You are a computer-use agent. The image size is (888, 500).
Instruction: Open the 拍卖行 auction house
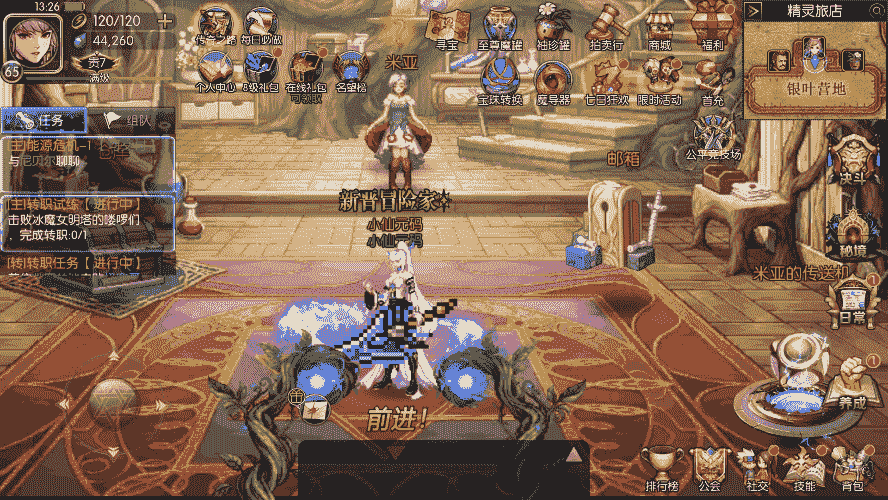coord(607,27)
